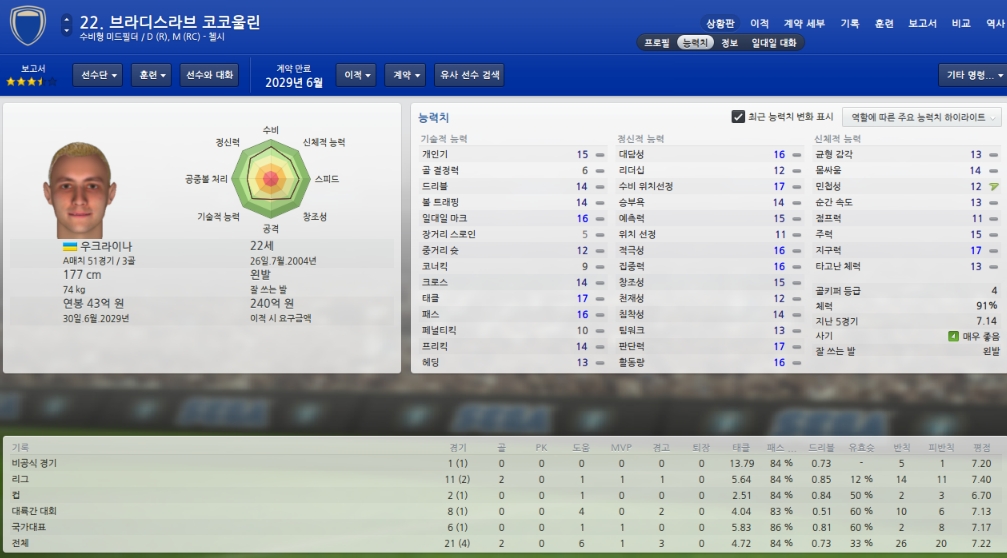Open the 기록 tab
Image resolution: width=1007 pixels, height=558 pixels.
[850, 23]
